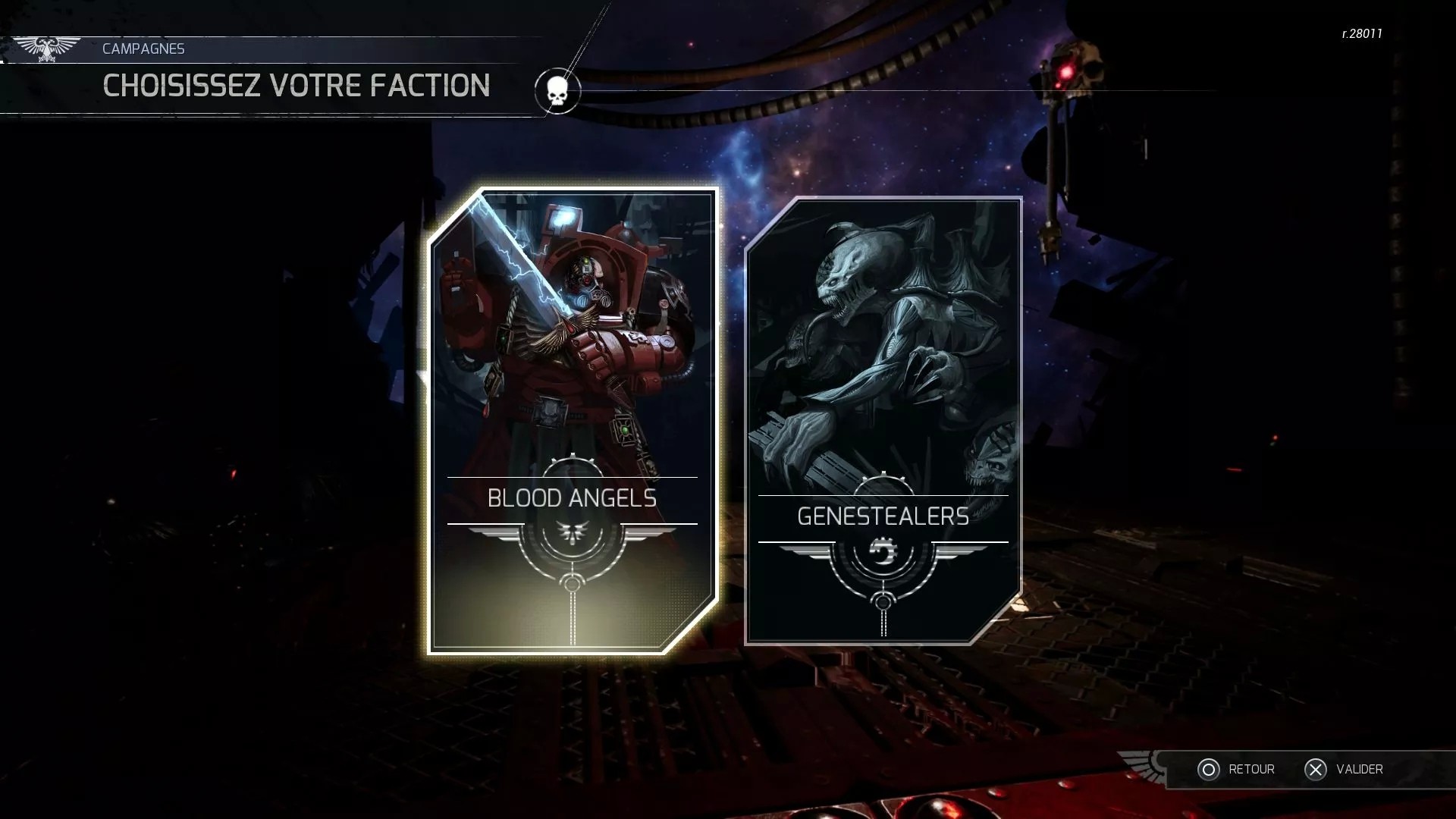Click the version number r.28011
This screenshot has width=1456, height=819.
1360,33
